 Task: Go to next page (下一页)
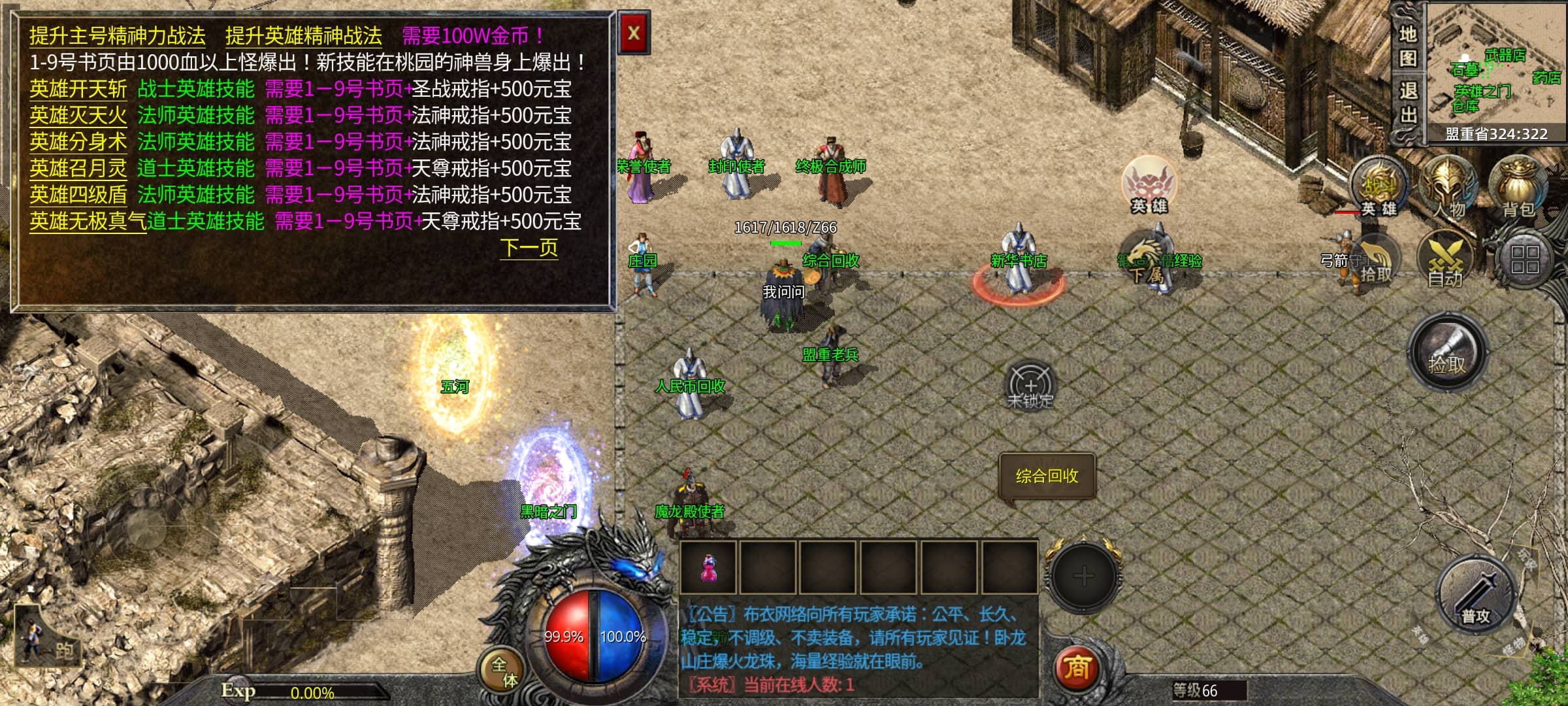[x=529, y=248]
